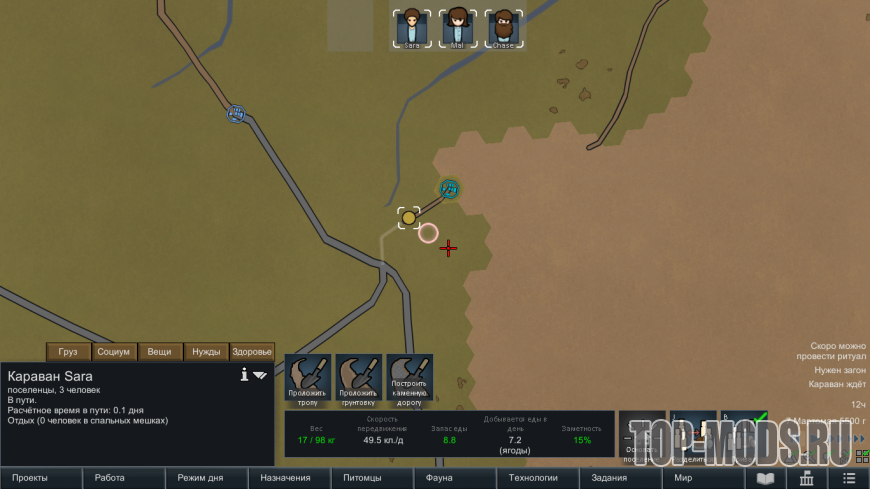Open the Проекты menu
The image size is (870, 489).
tap(41, 478)
